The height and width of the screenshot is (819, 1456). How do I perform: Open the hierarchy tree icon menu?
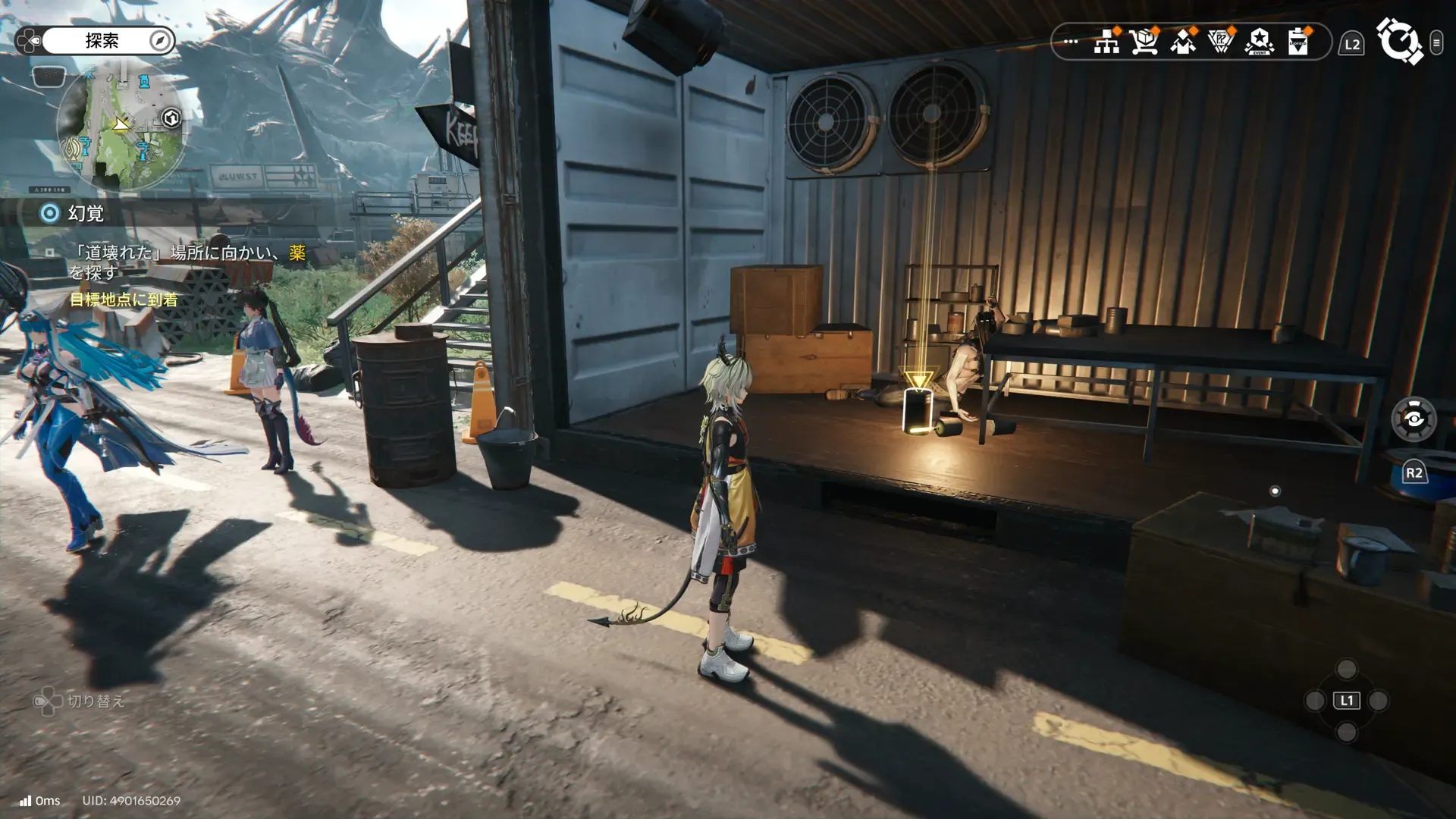tap(1106, 42)
